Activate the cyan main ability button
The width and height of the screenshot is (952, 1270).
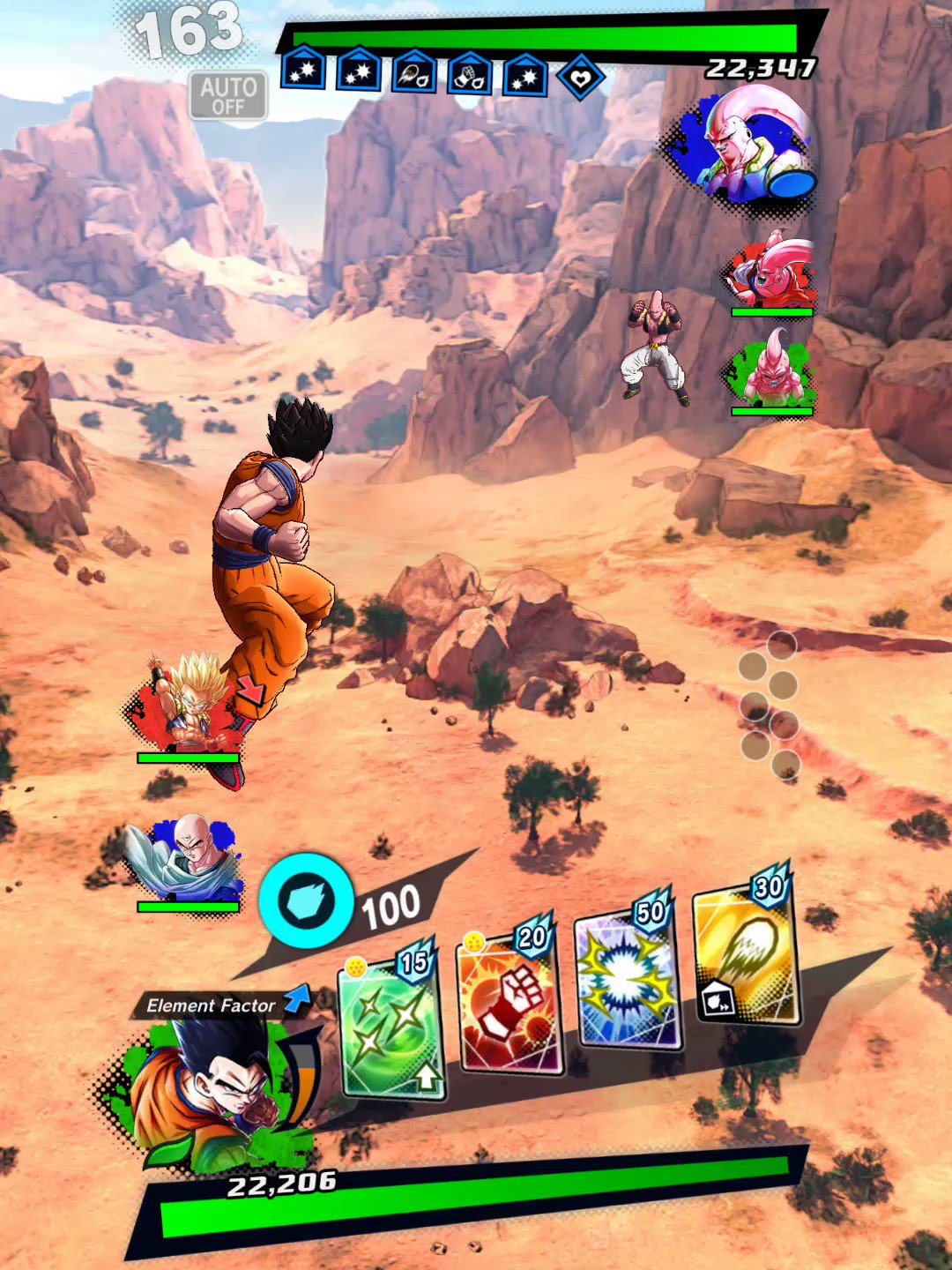[306, 900]
